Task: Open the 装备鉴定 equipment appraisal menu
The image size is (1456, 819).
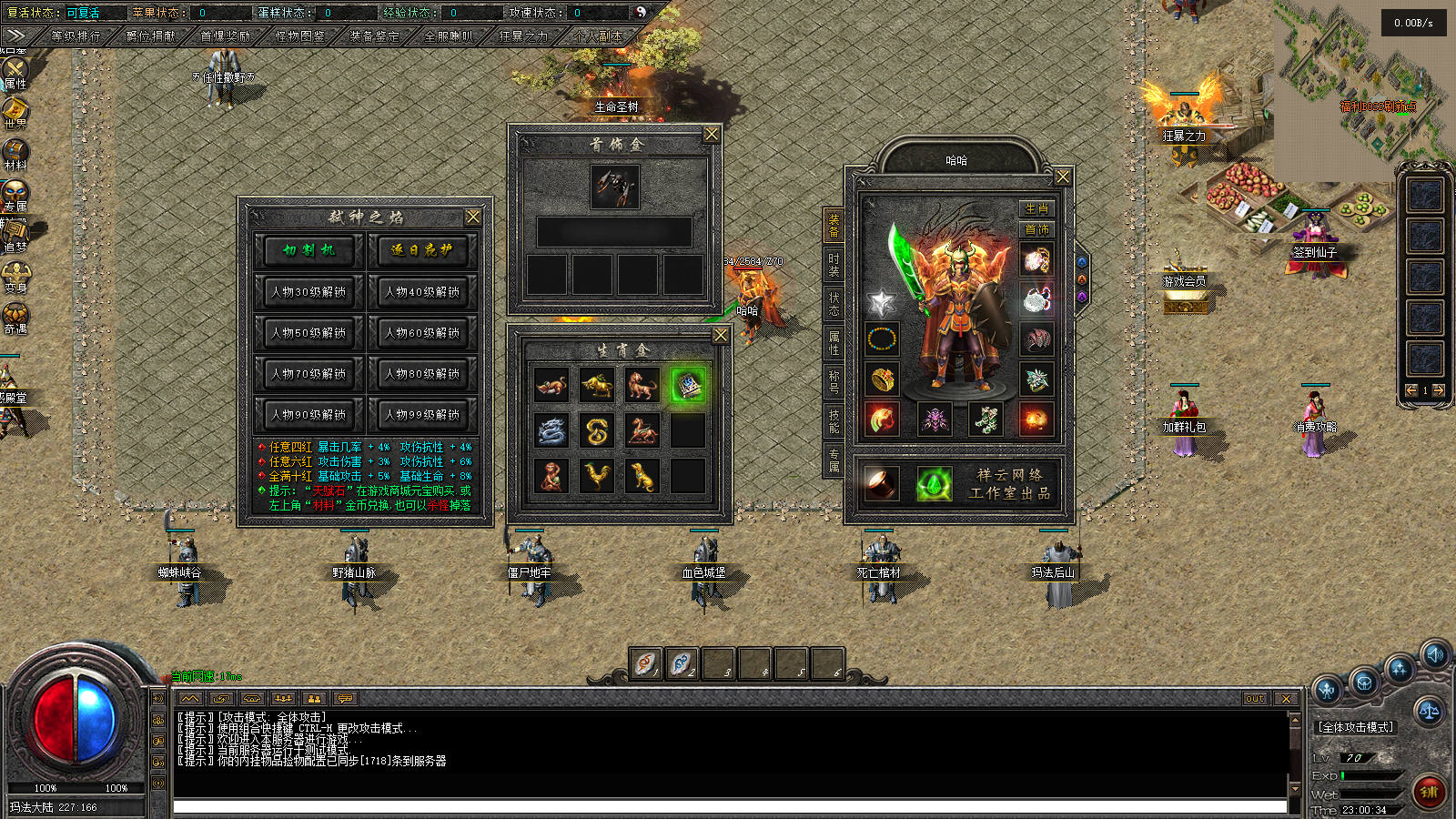Action: [374, 36]
